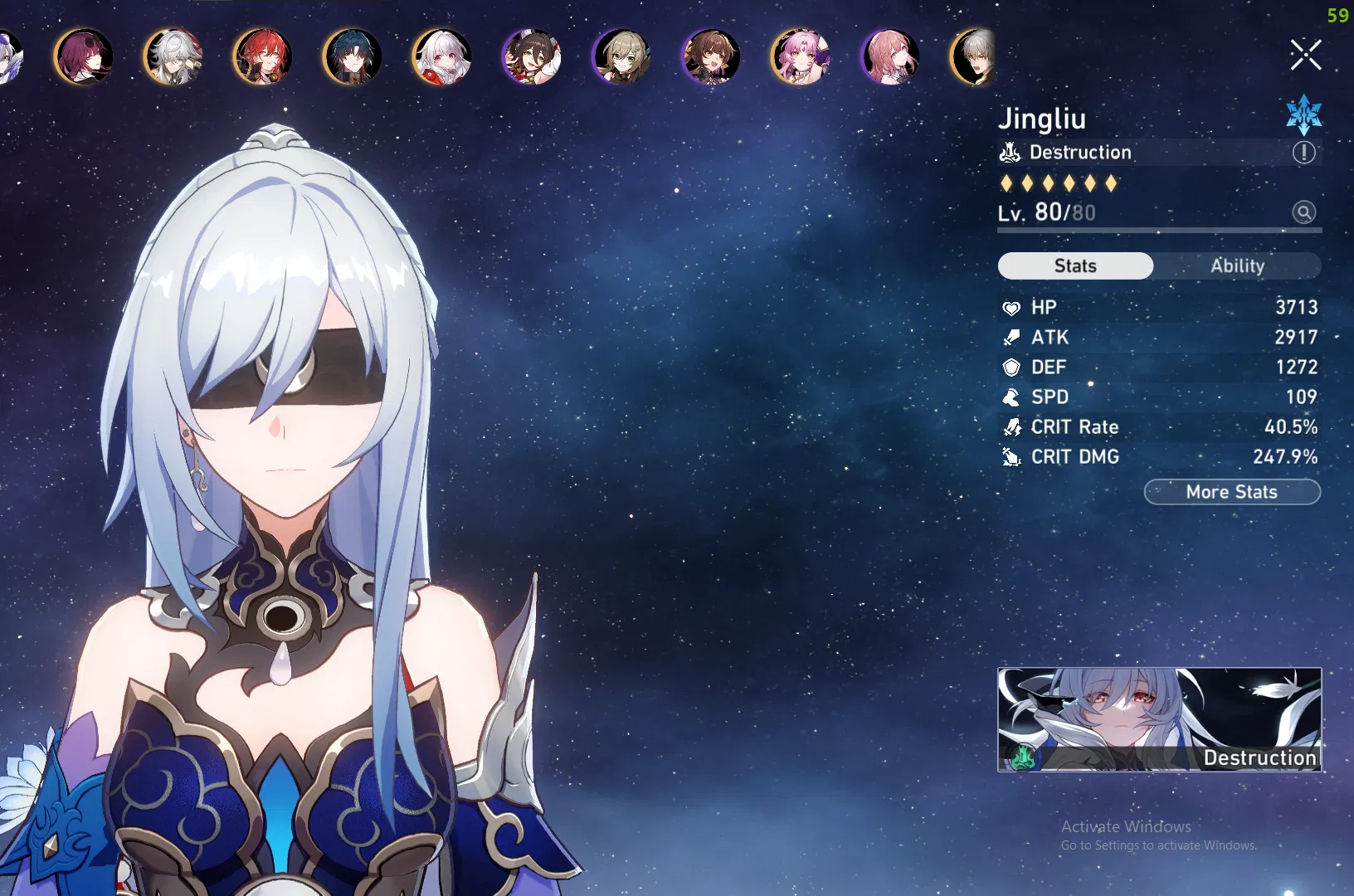Viewport: 1354px width, 896px height.
Task: Click the HP heart icon
Action: pyautogui.click(x=1012, y=308)
